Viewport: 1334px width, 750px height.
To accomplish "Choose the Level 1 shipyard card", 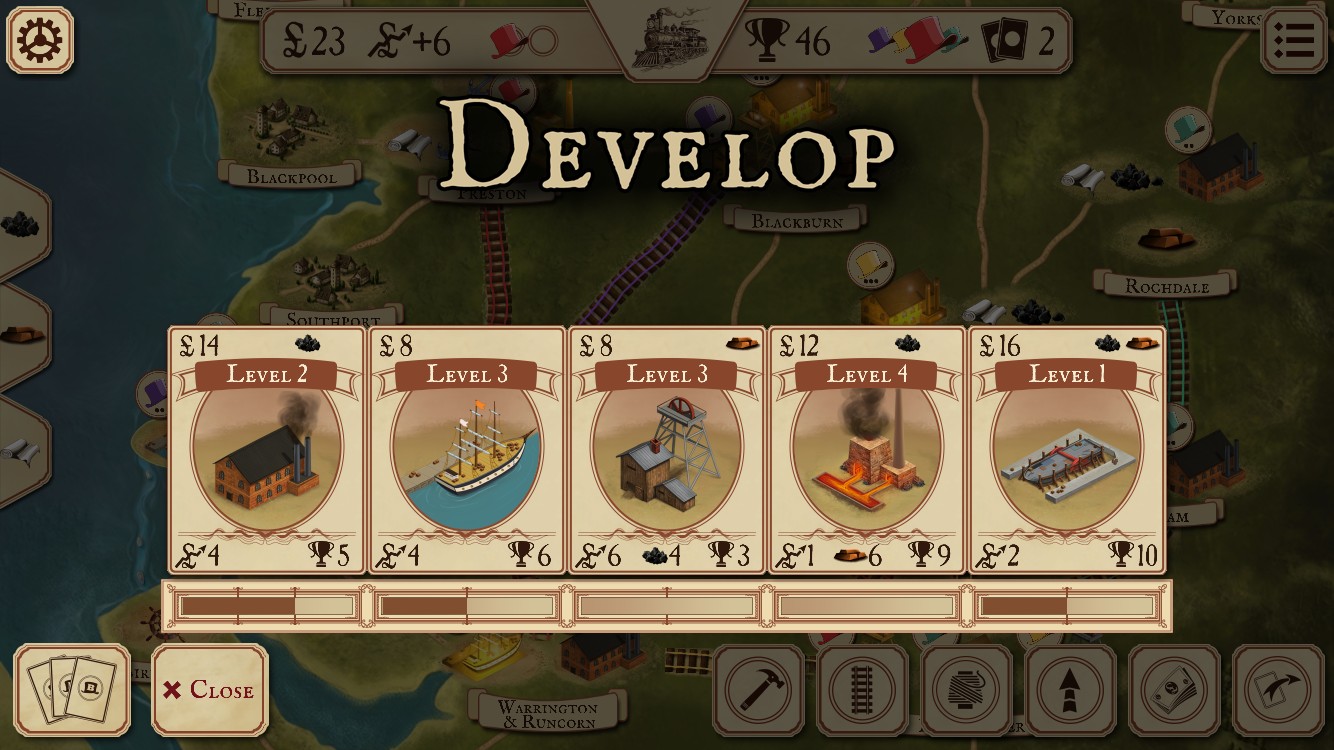I will pos(1067,450).
